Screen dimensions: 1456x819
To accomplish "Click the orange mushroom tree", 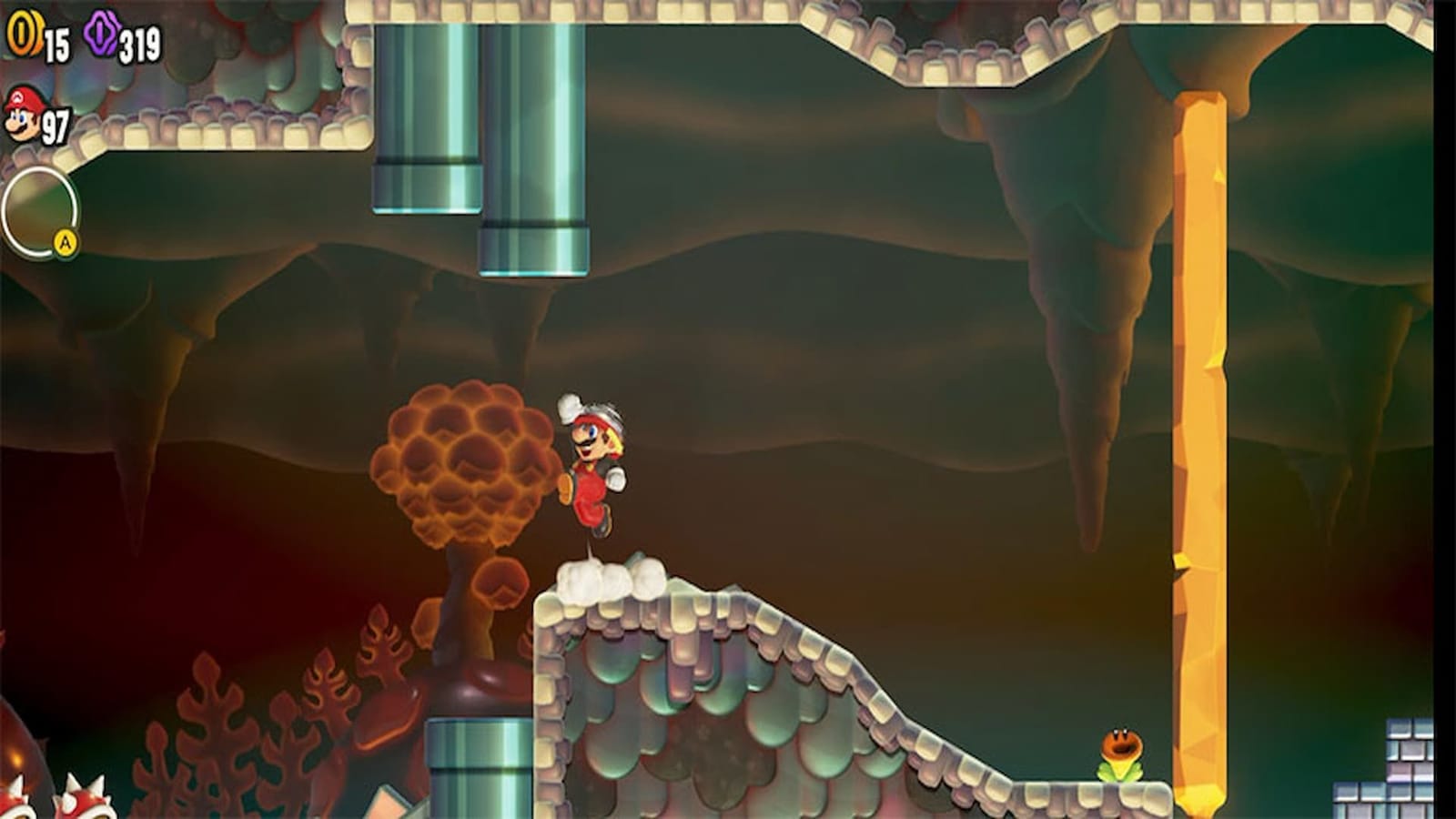I will coord(460,464).
